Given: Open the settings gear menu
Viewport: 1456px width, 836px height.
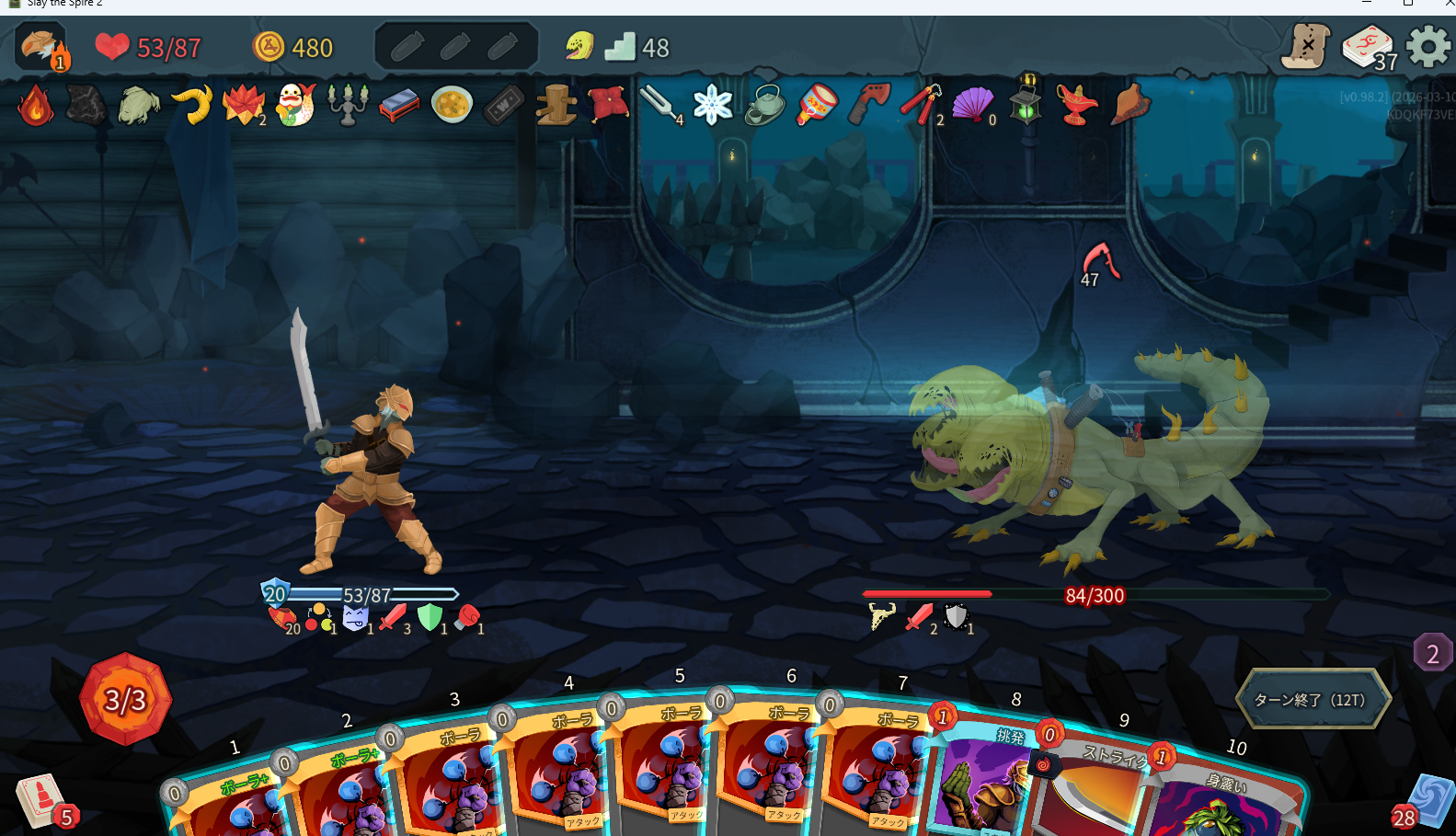Looking at the screenshot, I should tap(1427, 46).
